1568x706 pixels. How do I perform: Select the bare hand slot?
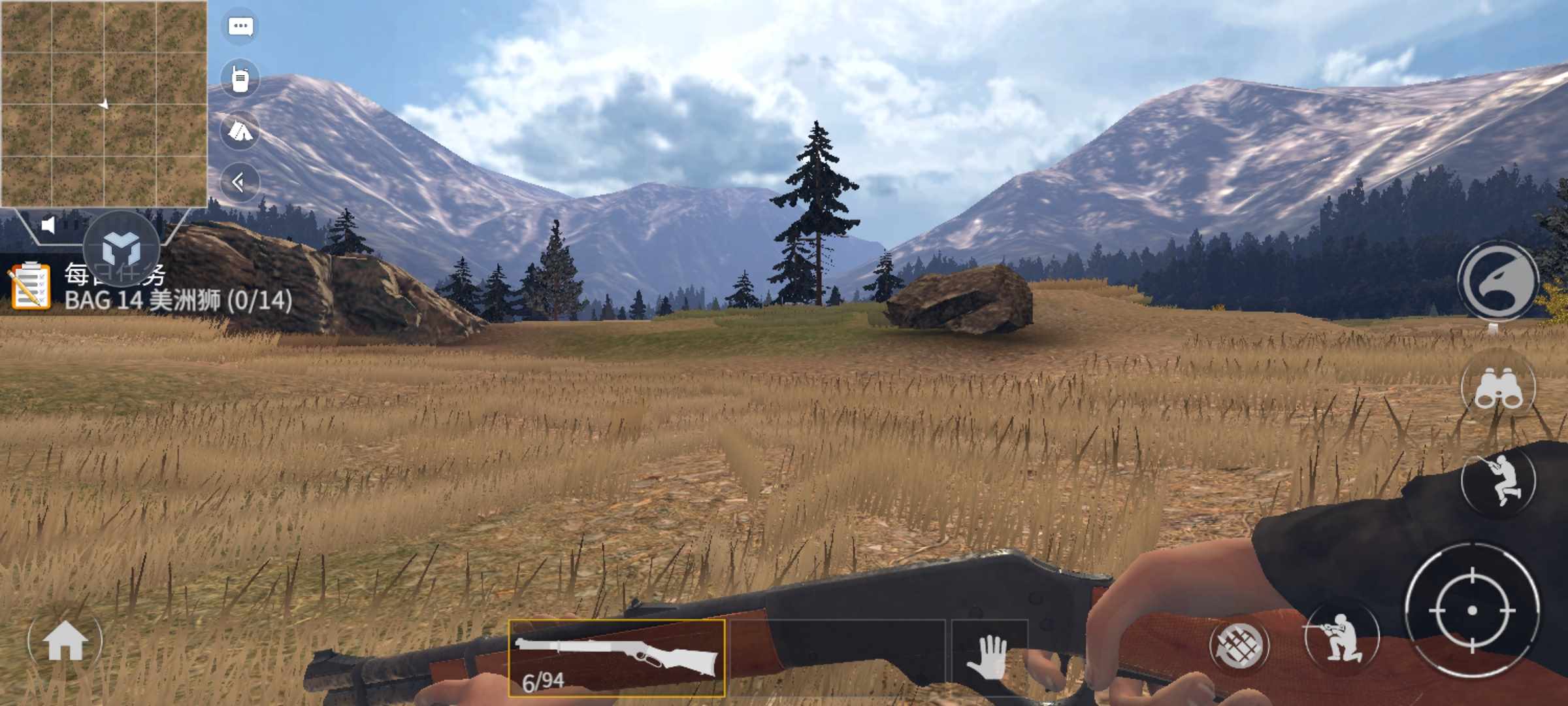(x=989, y=657)
